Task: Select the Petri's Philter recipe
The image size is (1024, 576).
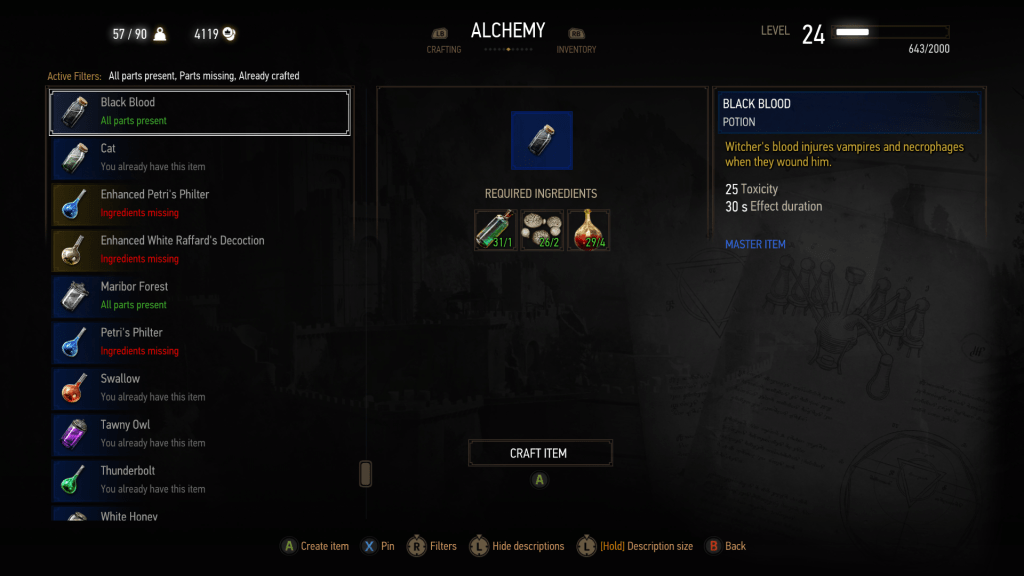Action: [200, 342]
